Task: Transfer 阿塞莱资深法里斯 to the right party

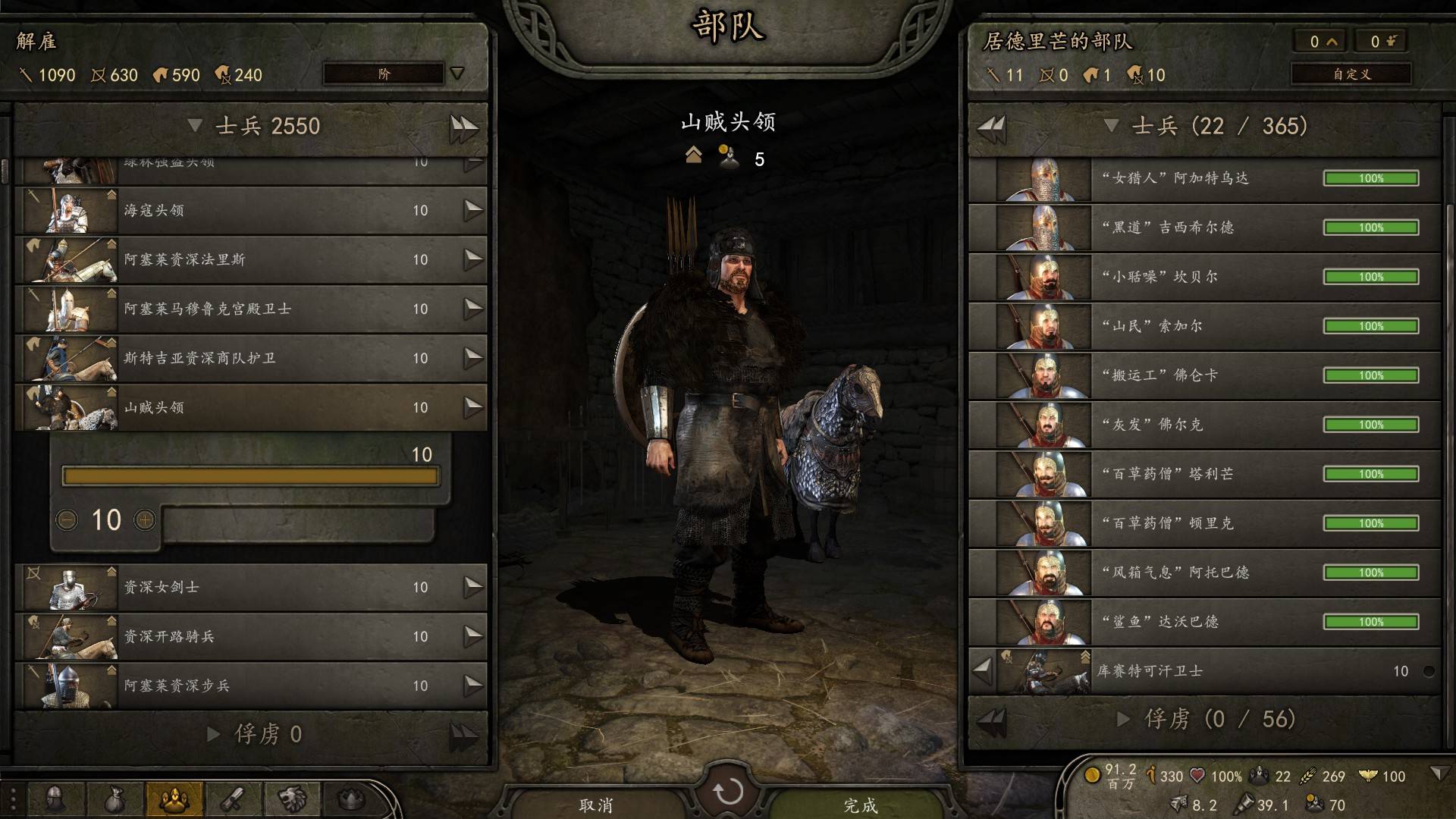Action: coord(473,259)
